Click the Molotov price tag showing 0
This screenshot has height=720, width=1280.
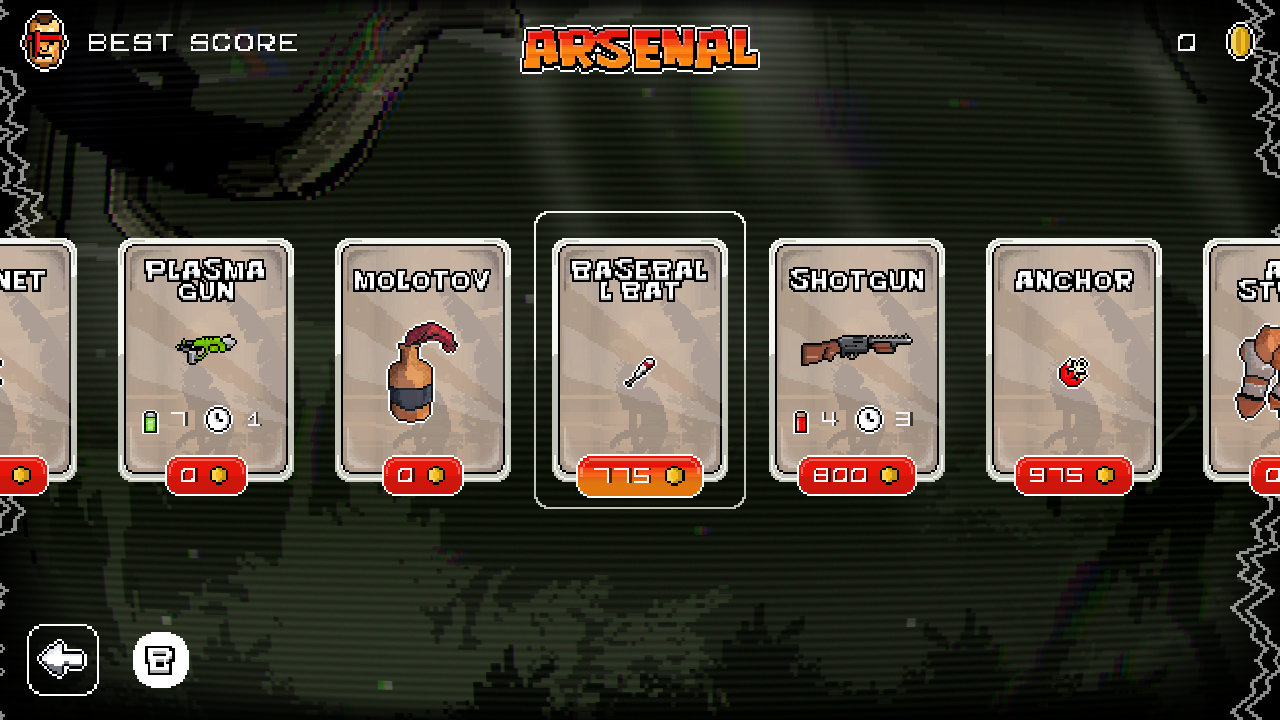coord(424,477)
